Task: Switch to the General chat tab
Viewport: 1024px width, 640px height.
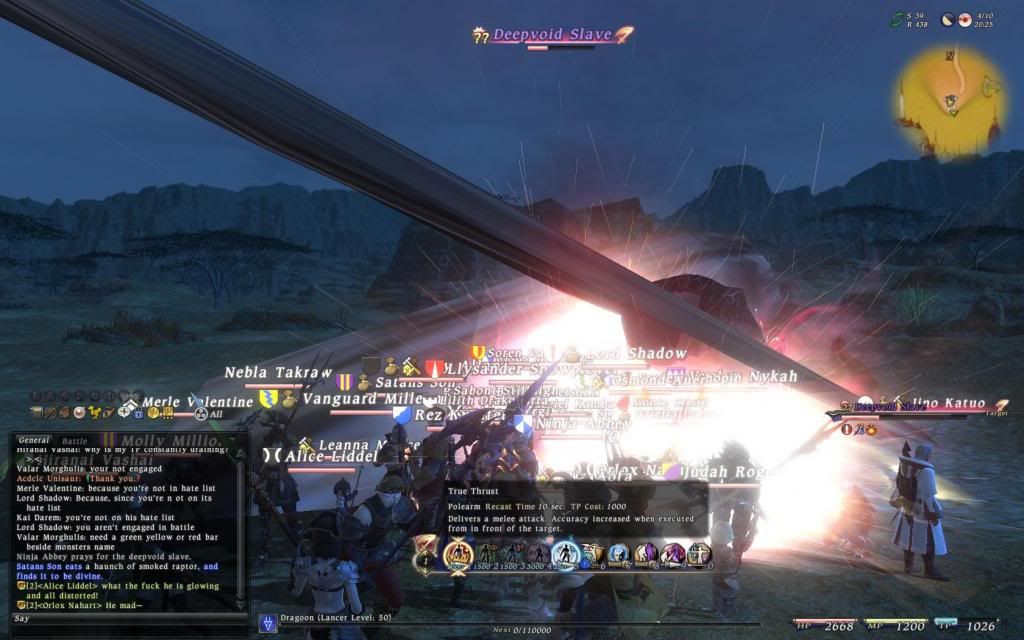Action: (34, 440)
